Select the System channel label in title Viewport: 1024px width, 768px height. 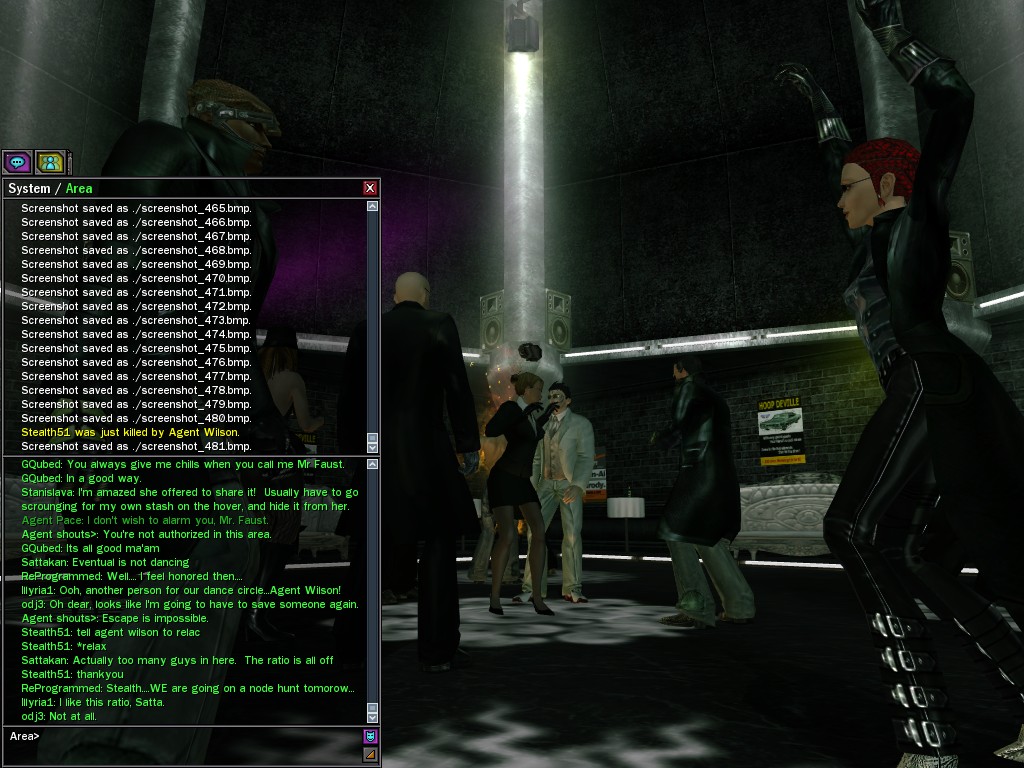coord(28,188)
